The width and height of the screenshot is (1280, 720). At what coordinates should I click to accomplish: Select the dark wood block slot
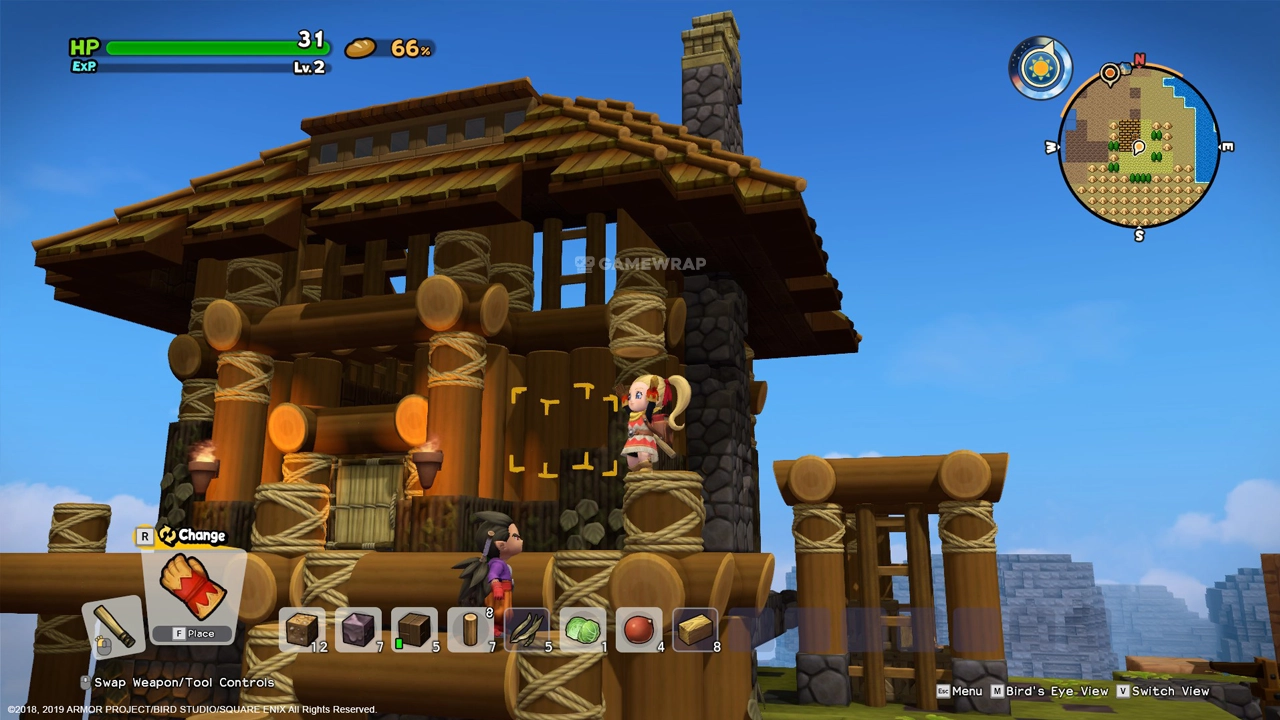414,629
